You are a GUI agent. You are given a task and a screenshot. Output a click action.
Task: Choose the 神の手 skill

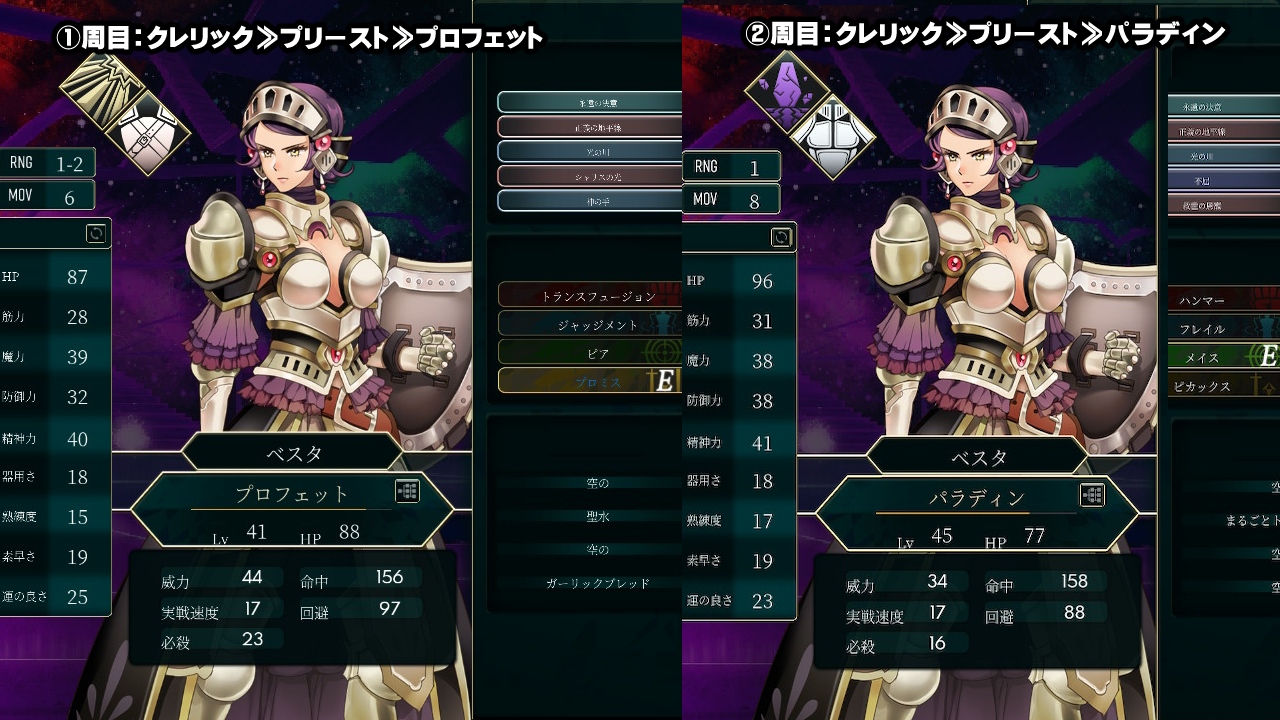coord(590,200)
